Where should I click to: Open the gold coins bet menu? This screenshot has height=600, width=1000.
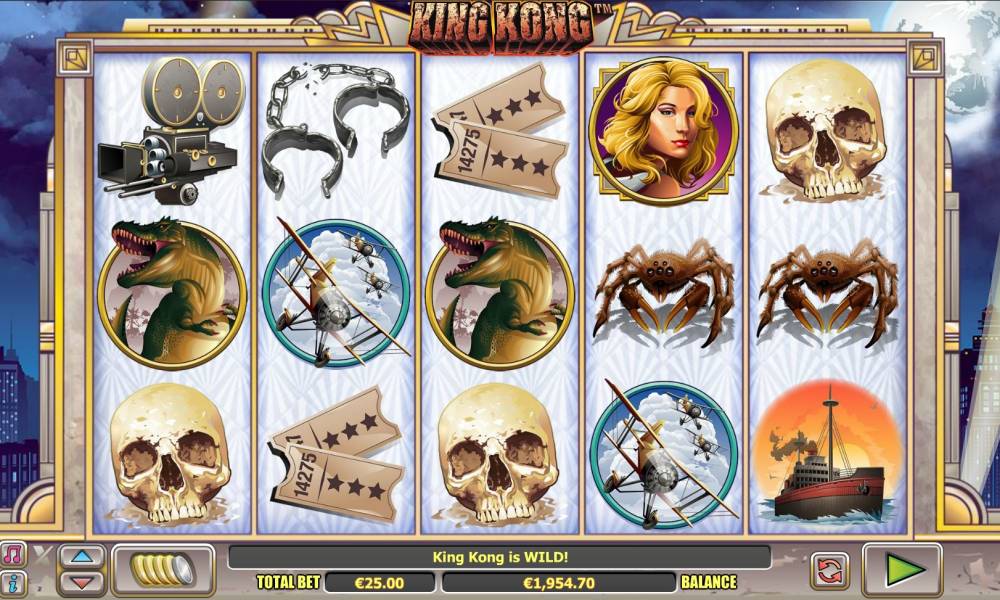(x=163, y=569)
